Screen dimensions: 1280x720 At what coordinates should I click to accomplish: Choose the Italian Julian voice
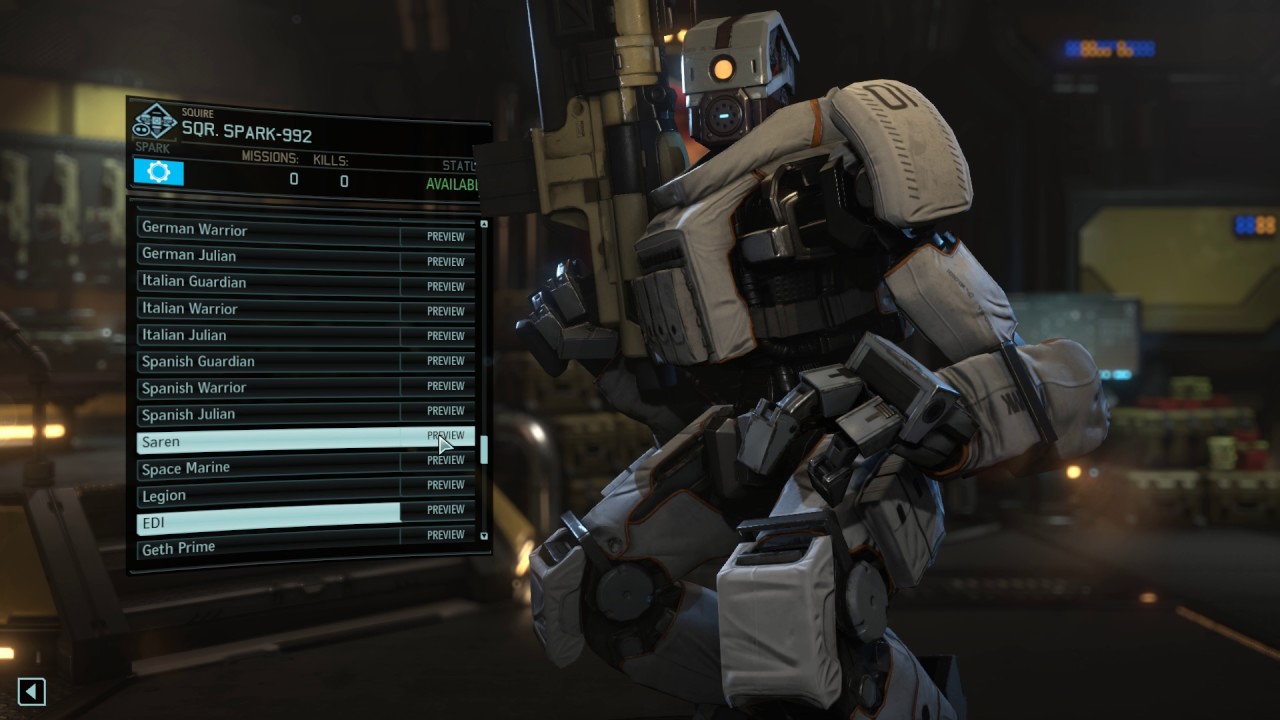(268, 335)
